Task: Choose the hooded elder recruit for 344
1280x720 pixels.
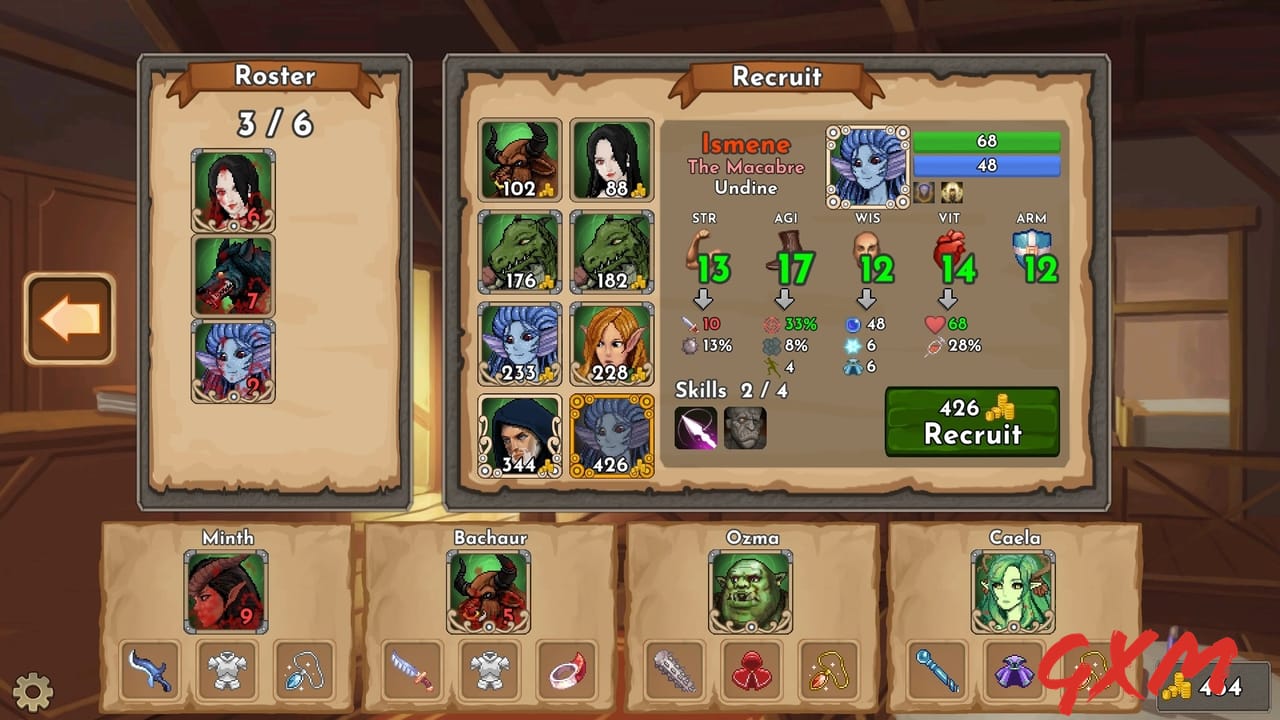Action: tap(519, 436)
